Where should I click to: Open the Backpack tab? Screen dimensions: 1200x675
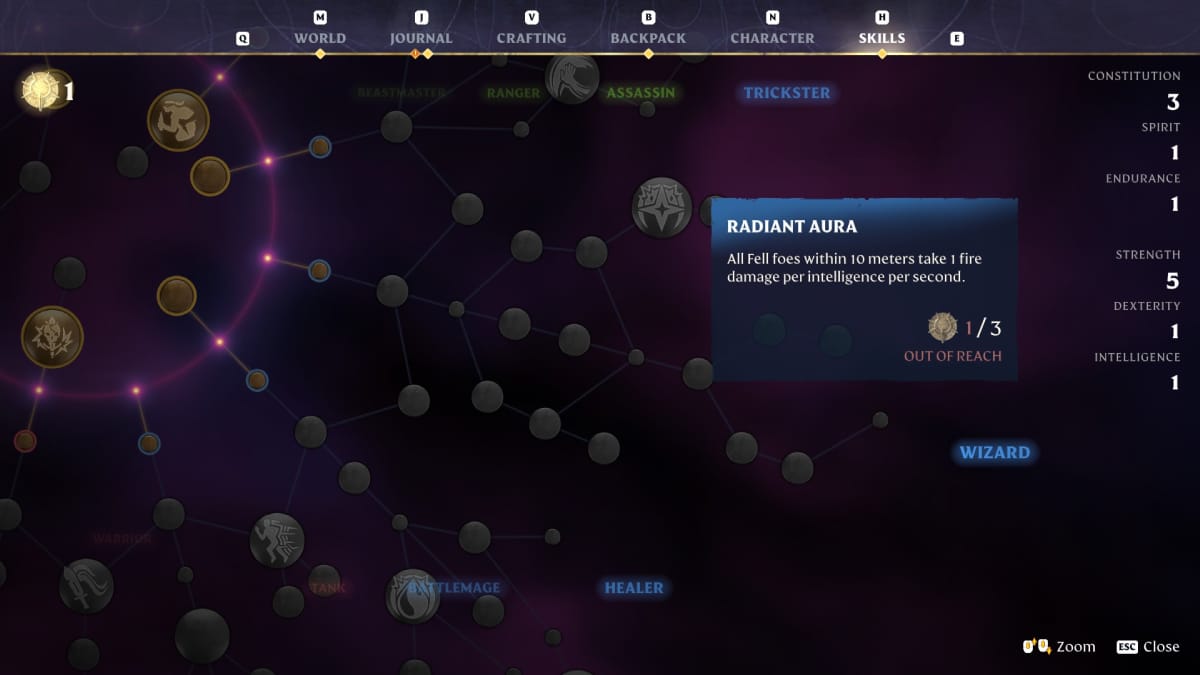click(x=648, y=38)
